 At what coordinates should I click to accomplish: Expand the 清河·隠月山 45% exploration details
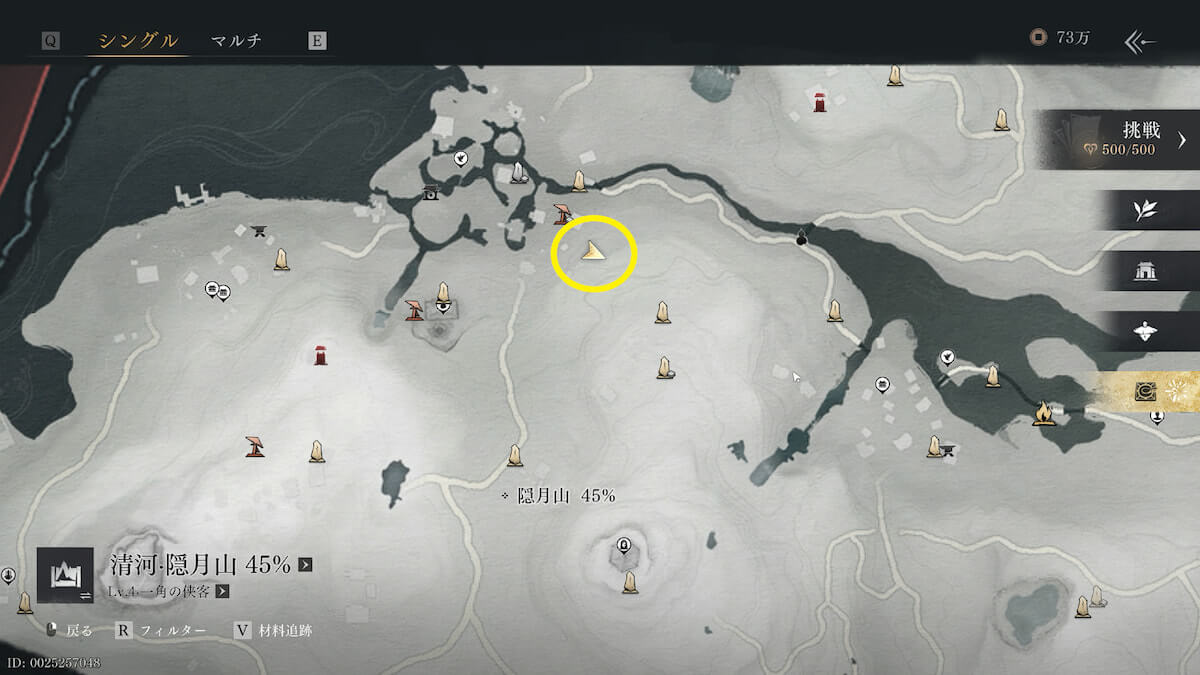pyautogui.click(x=305, y=565)
